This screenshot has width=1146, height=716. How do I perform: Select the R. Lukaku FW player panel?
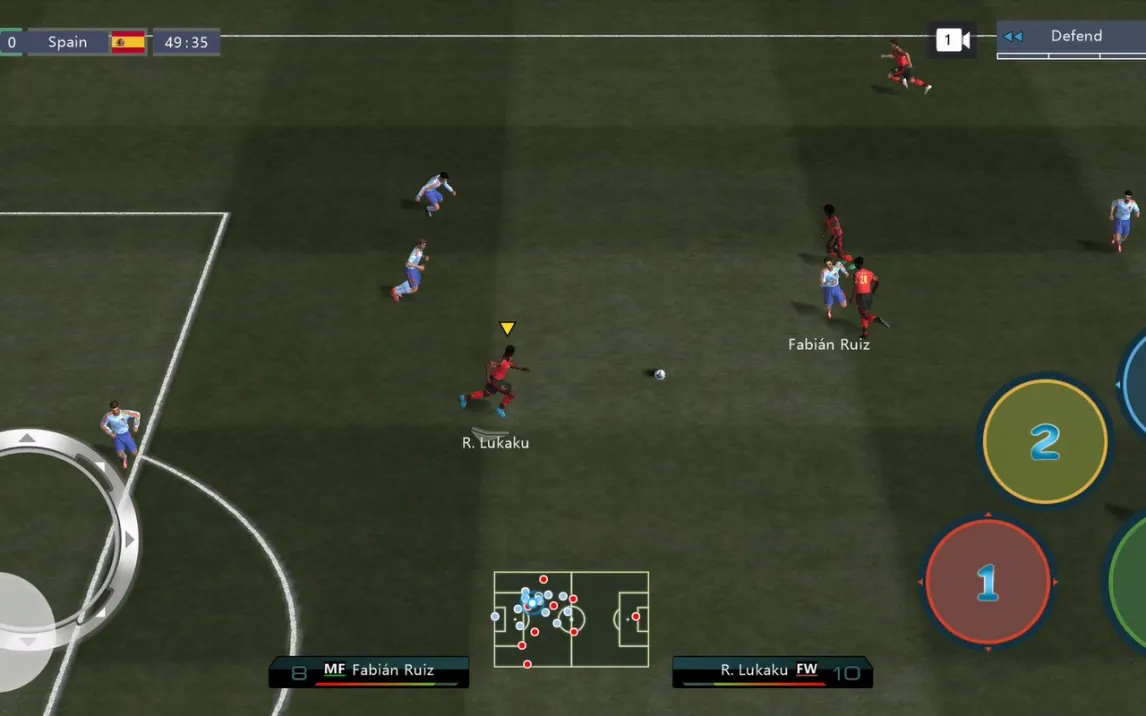(772, 671)
